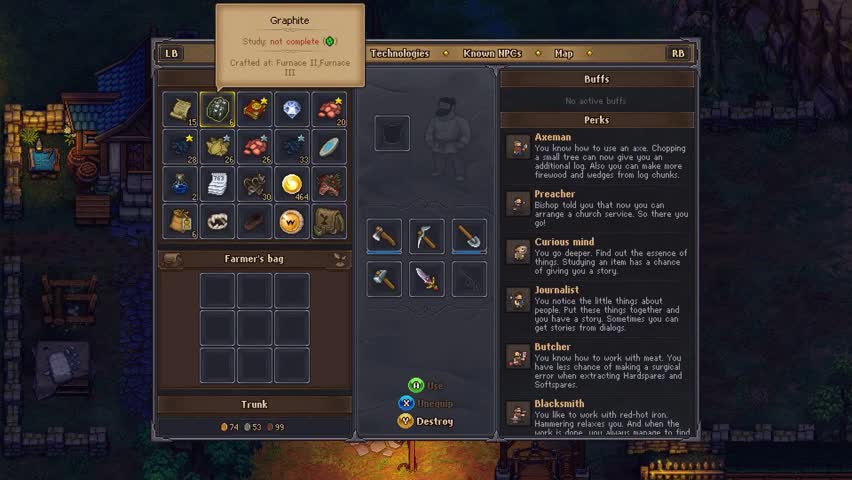The height and width of the screenshot is (480, 852).
Task: Select the oval blue mirror item
Action: pos(329,147)
